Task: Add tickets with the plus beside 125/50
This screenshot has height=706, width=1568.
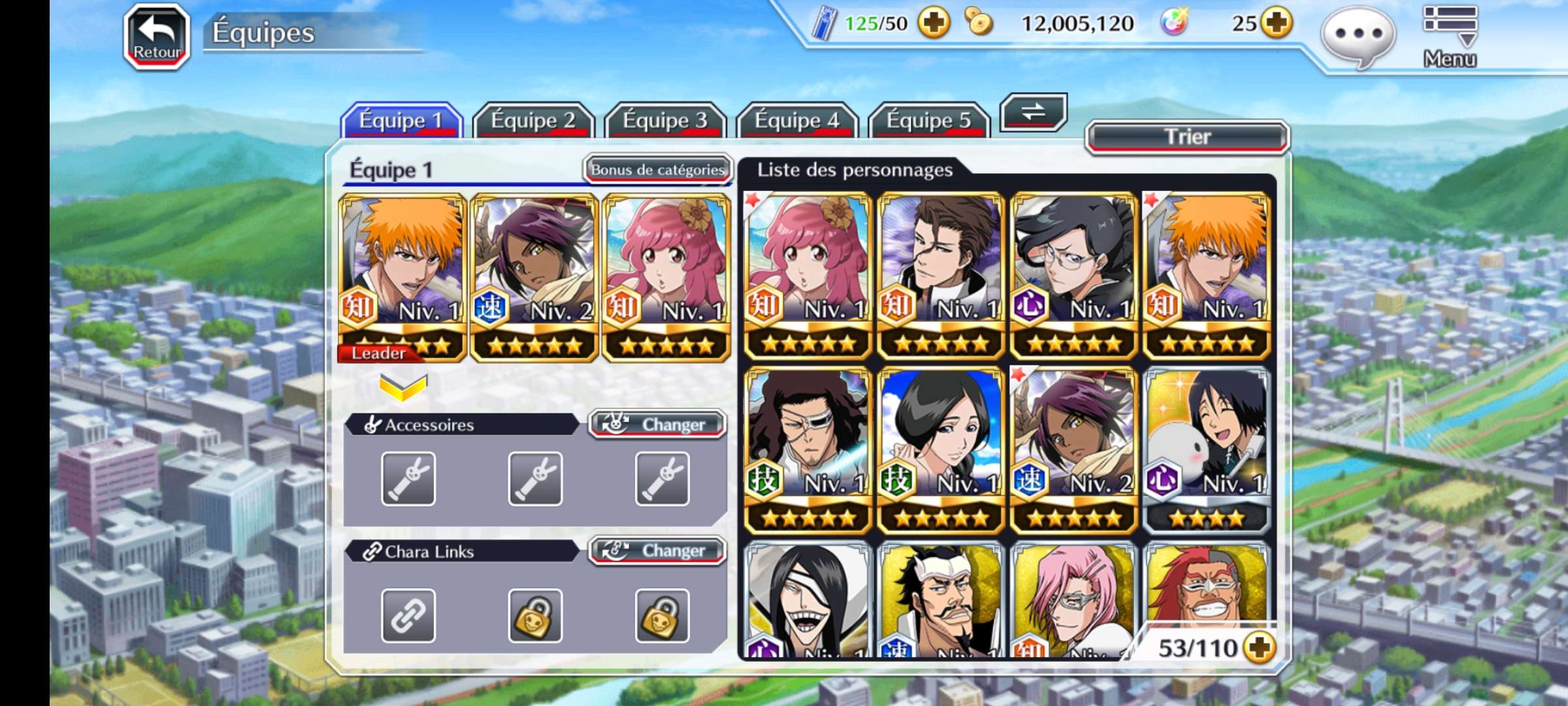Action: click(934, 24)
